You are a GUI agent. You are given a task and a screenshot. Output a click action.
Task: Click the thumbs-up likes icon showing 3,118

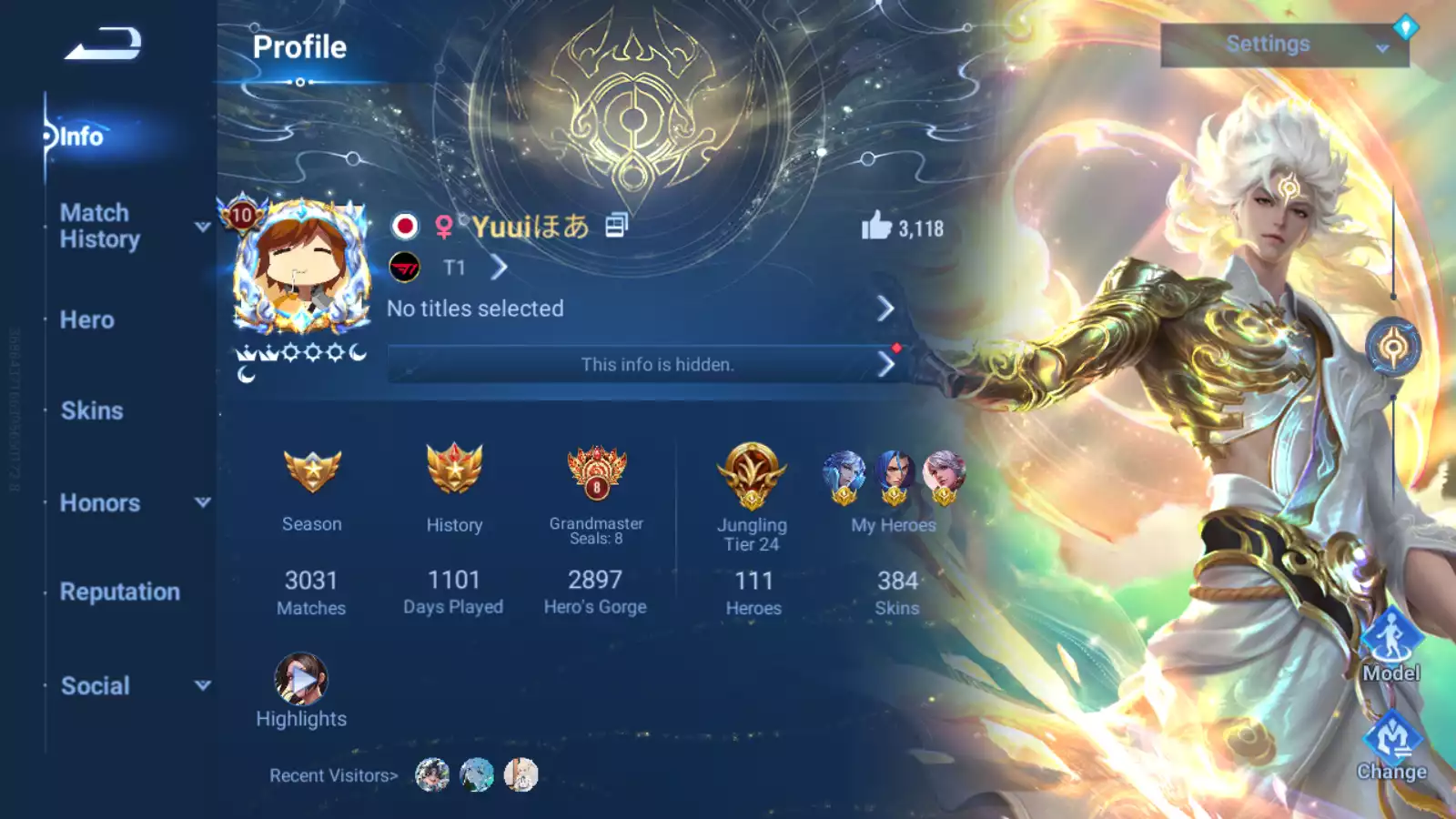pos(875,225)
